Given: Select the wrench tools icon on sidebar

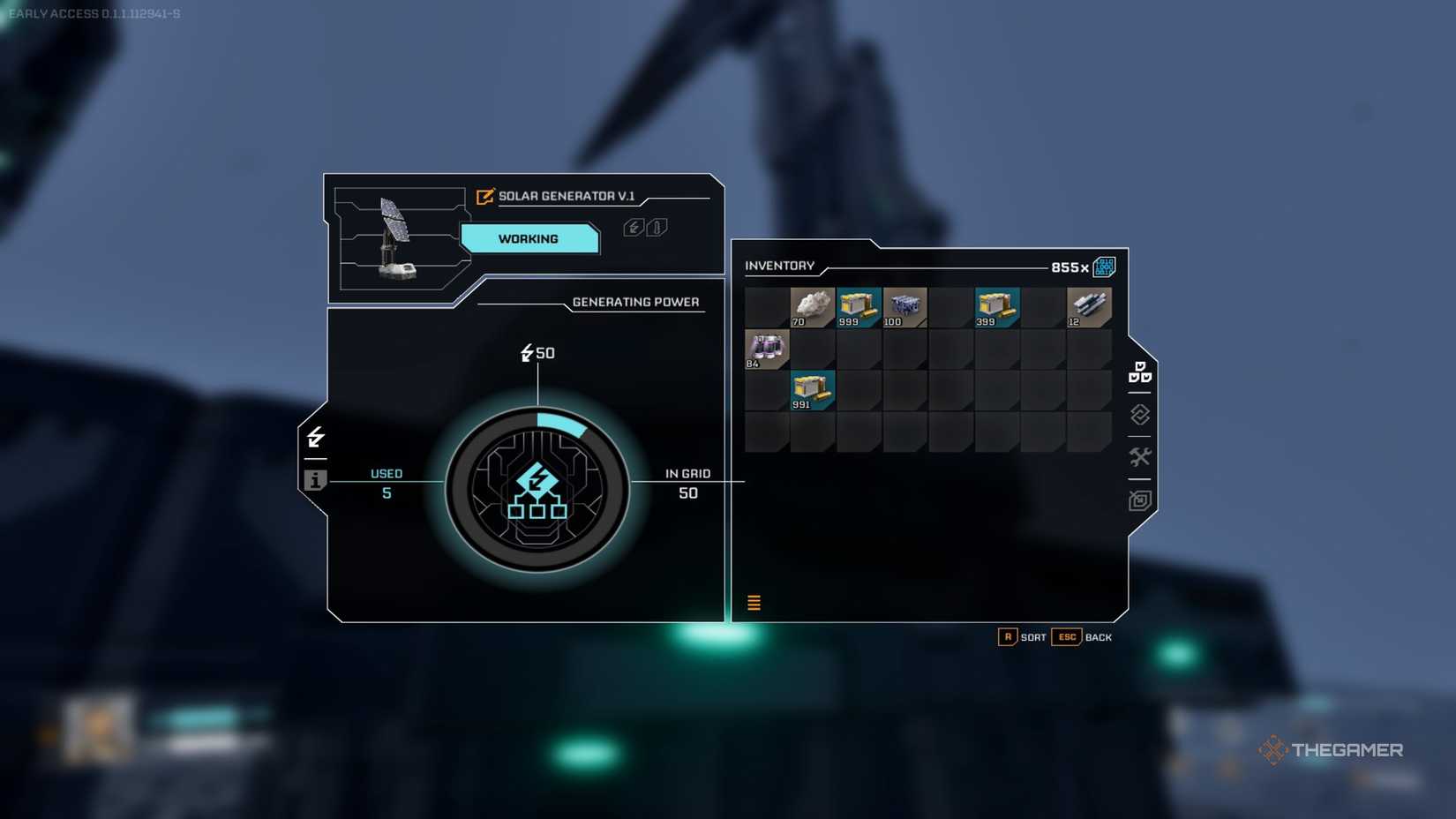Looking at the screenshot, I should point(1139,456).
